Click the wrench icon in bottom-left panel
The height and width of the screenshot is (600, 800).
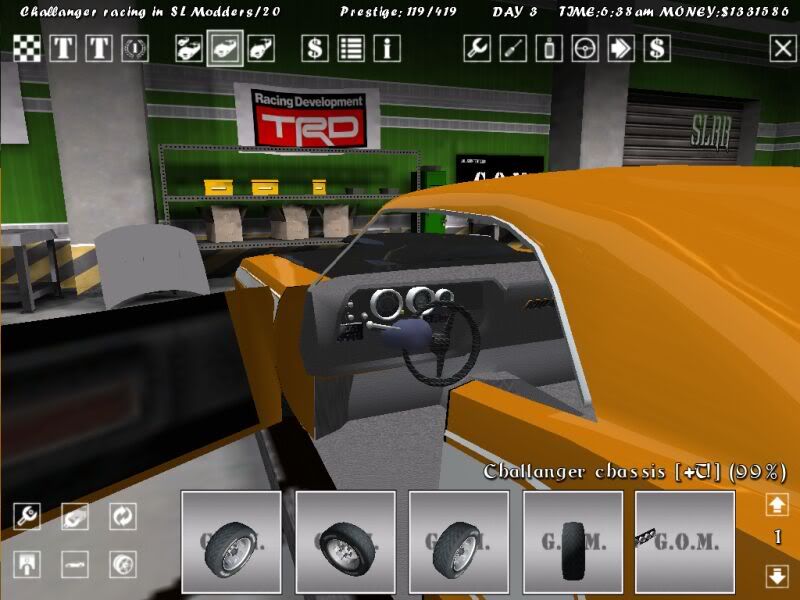(x=27, y=516)
